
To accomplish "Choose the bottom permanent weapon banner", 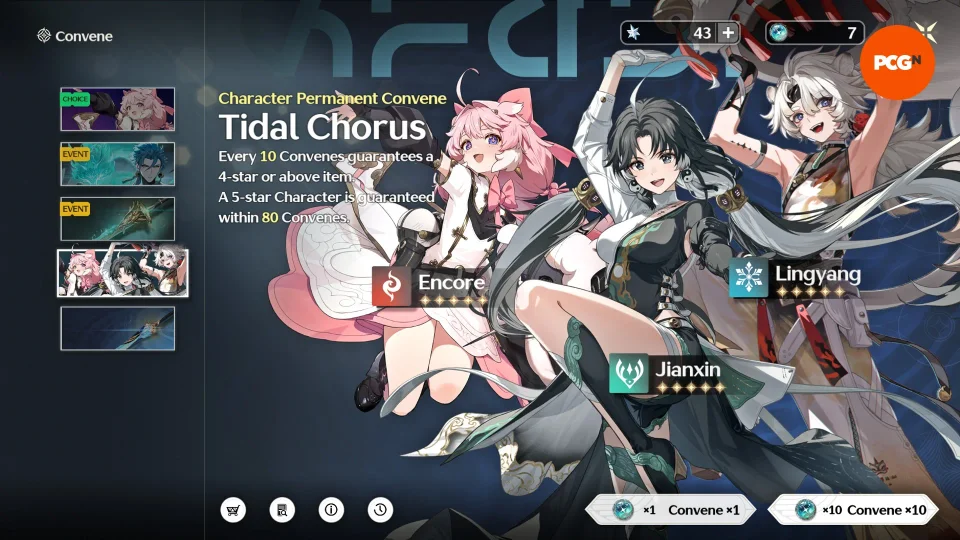I will (117, 328).
